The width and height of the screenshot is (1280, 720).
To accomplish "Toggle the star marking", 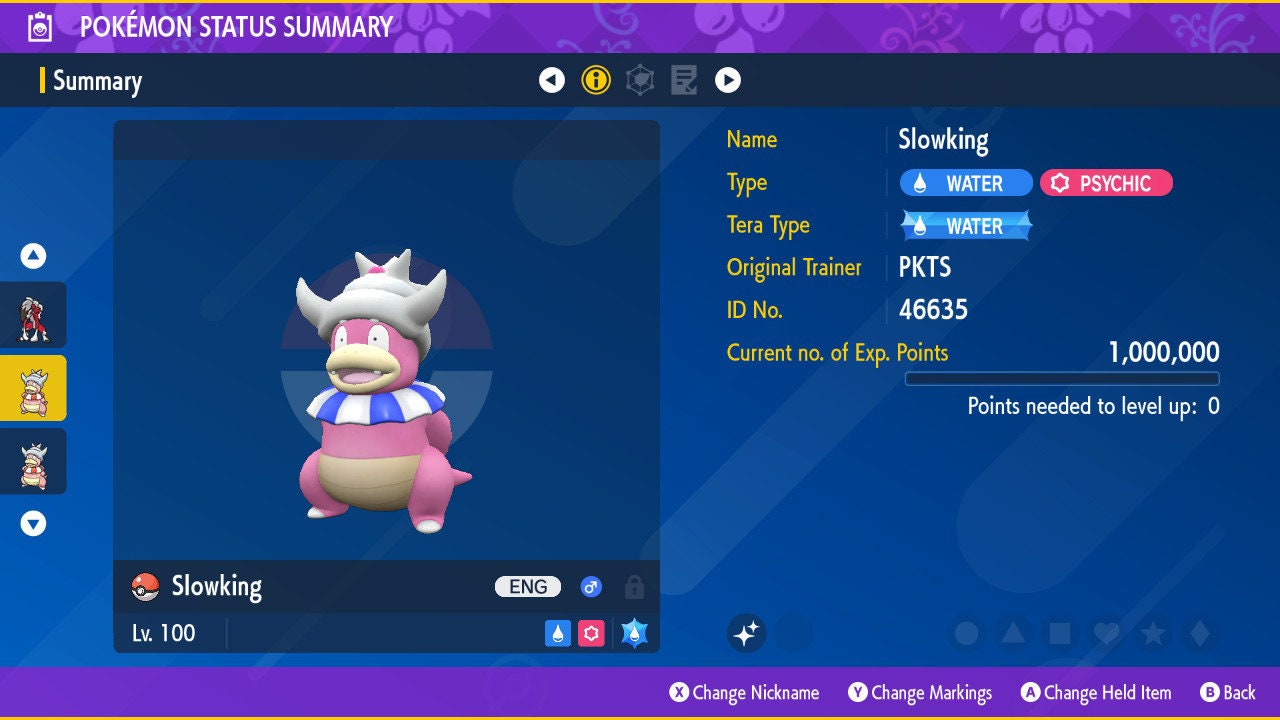I will coord(1152,633).
